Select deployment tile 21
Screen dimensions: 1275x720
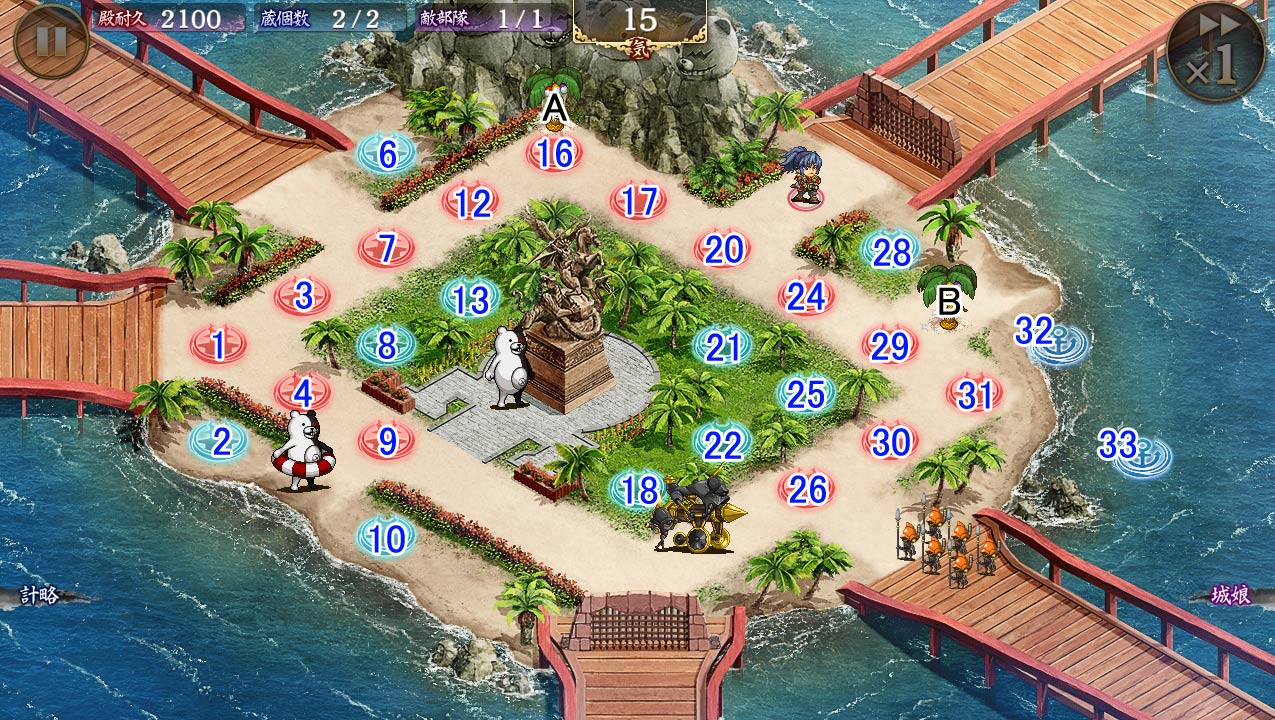click(x=722, y=347)
